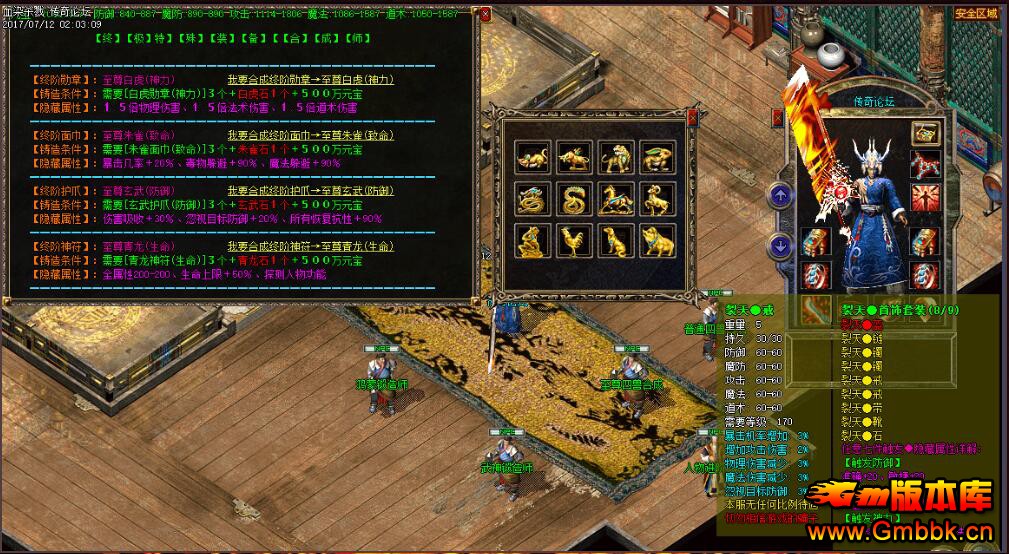Select the golden horse zodiac slot
This screenshot has width=1009, height=554.
[614, 199]
